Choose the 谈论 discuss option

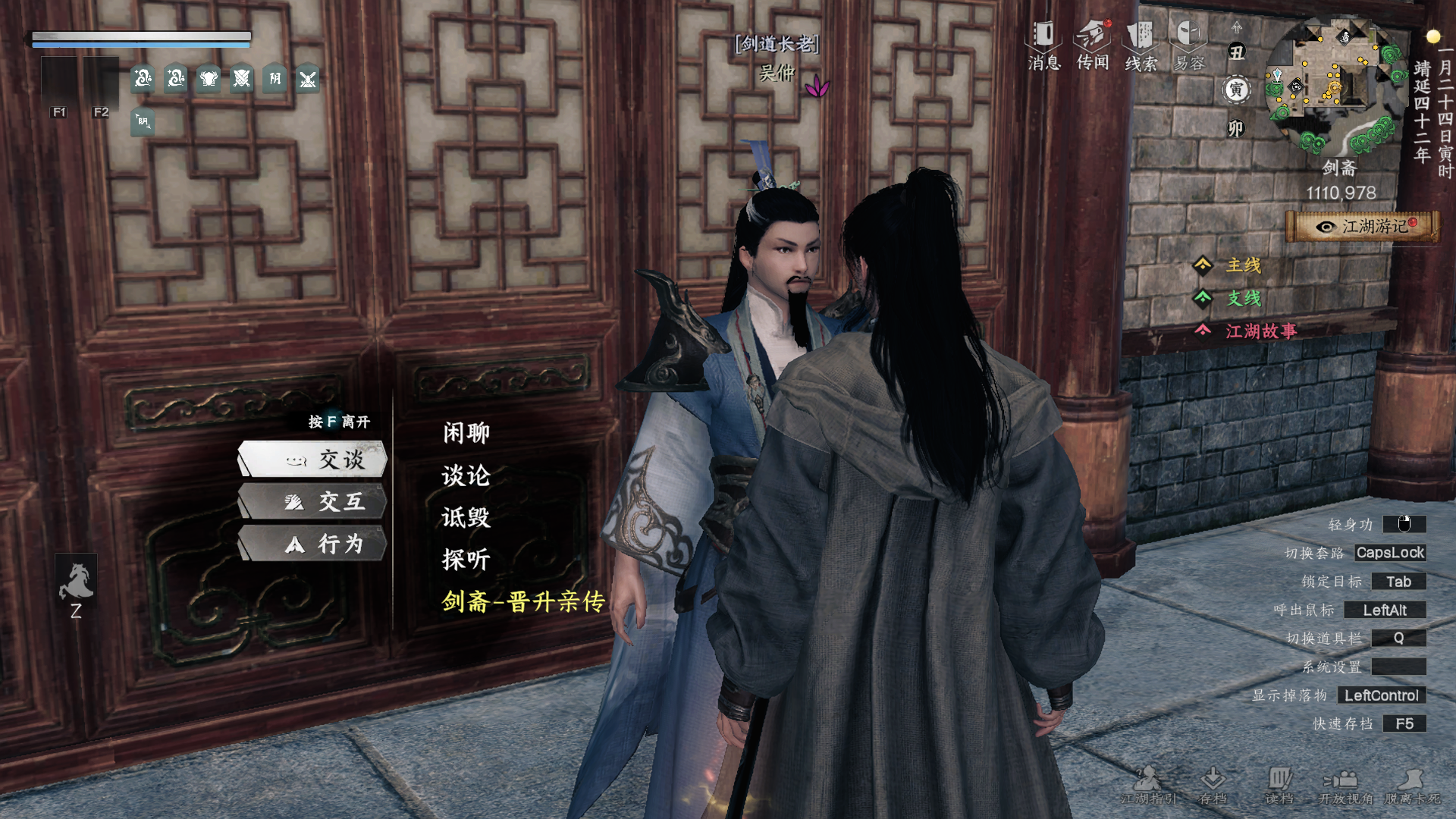(466, 475)
